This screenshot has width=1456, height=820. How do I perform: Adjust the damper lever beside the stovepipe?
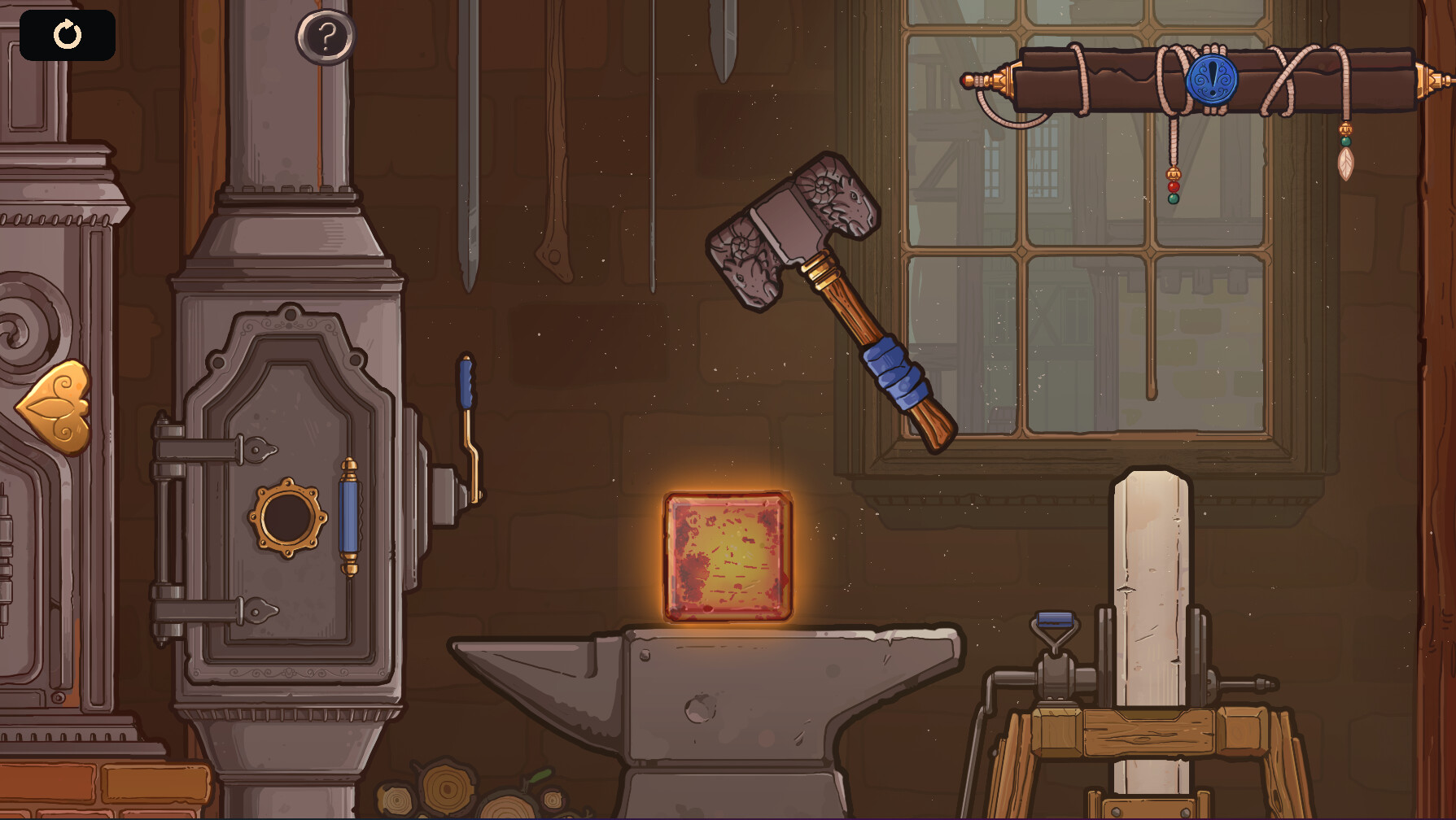click(466, 382)
